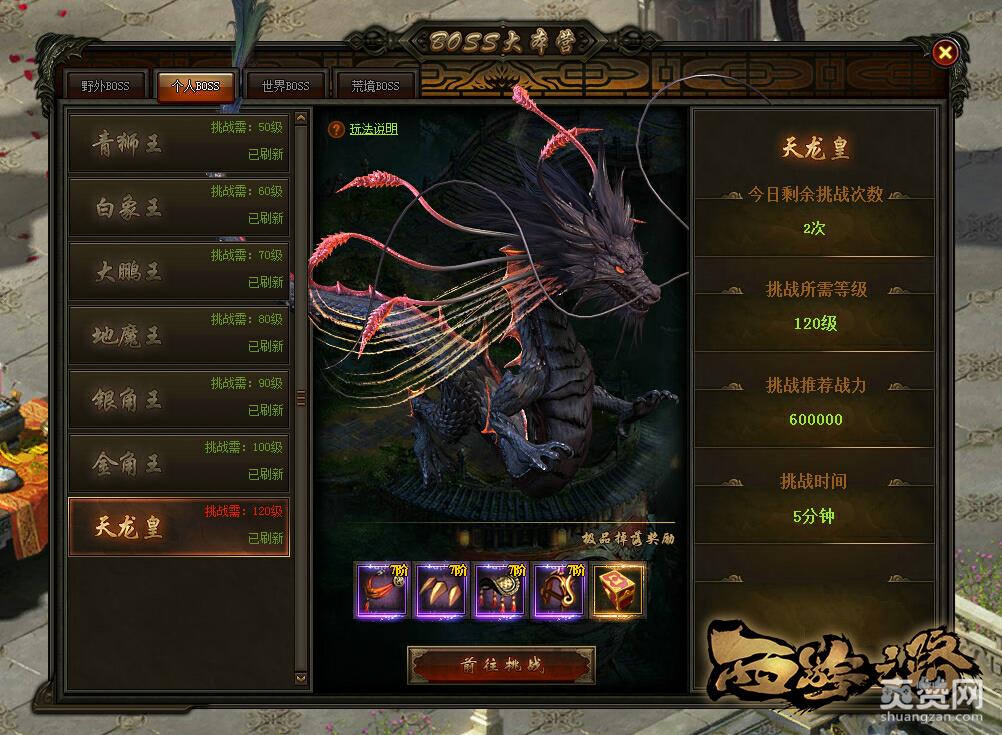Open the 世界BOSS tab
This screenshot has width=1002, height=735.
coord(285,87)
